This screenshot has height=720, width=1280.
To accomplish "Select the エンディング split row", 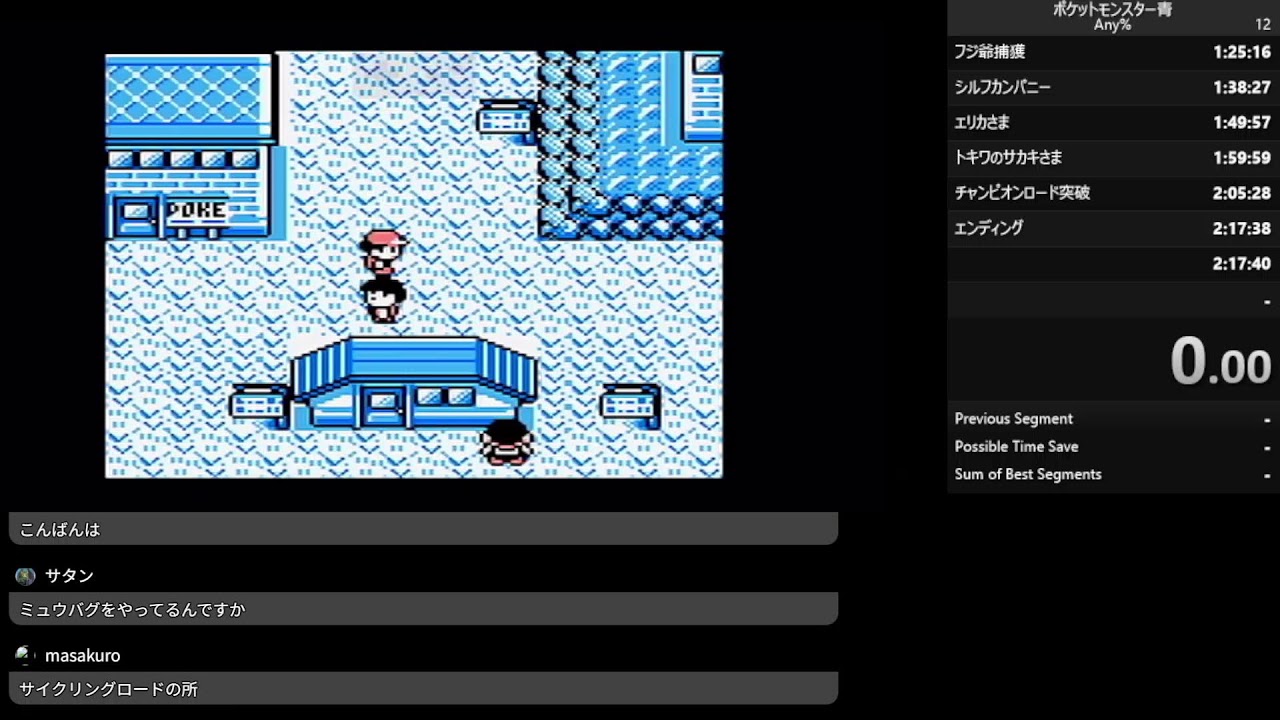I will pyautogui.click(x=1110, y=228).
